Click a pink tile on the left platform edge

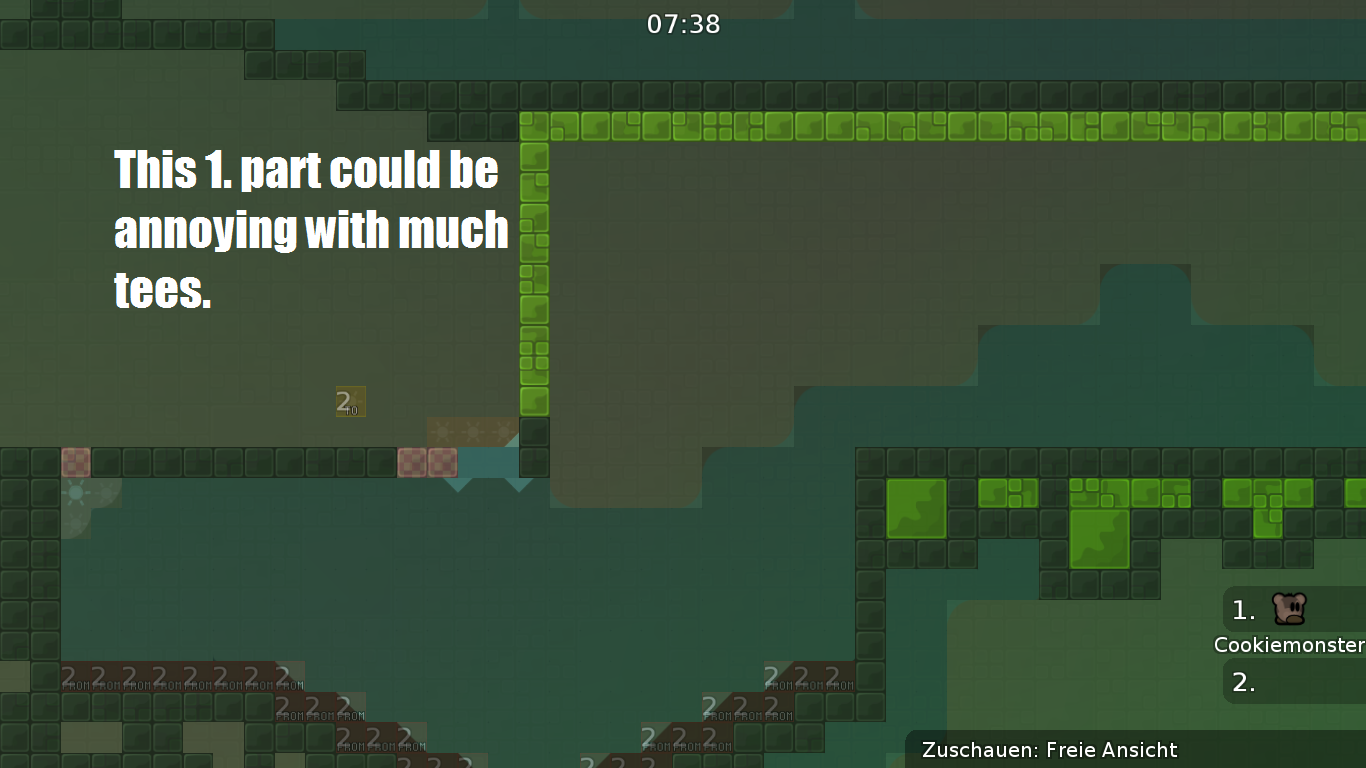[74, 462]
